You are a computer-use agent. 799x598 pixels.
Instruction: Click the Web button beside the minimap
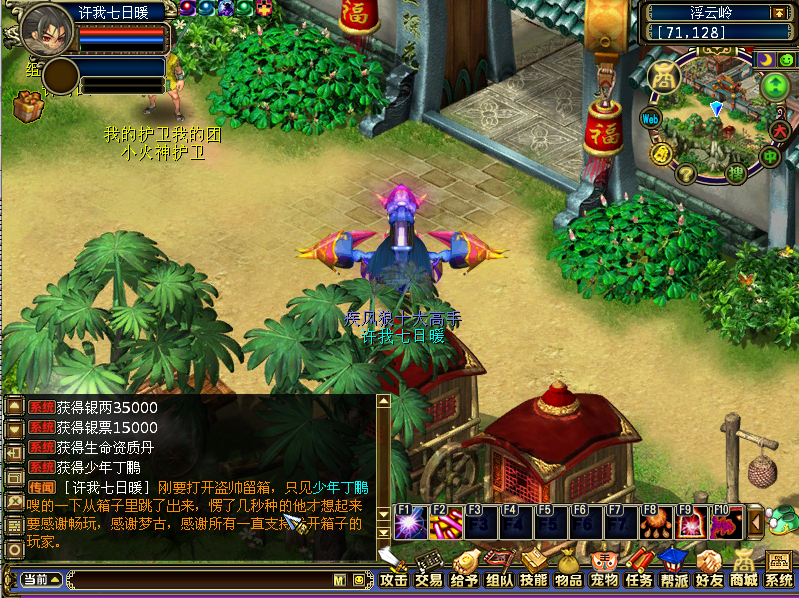point(651,118)
